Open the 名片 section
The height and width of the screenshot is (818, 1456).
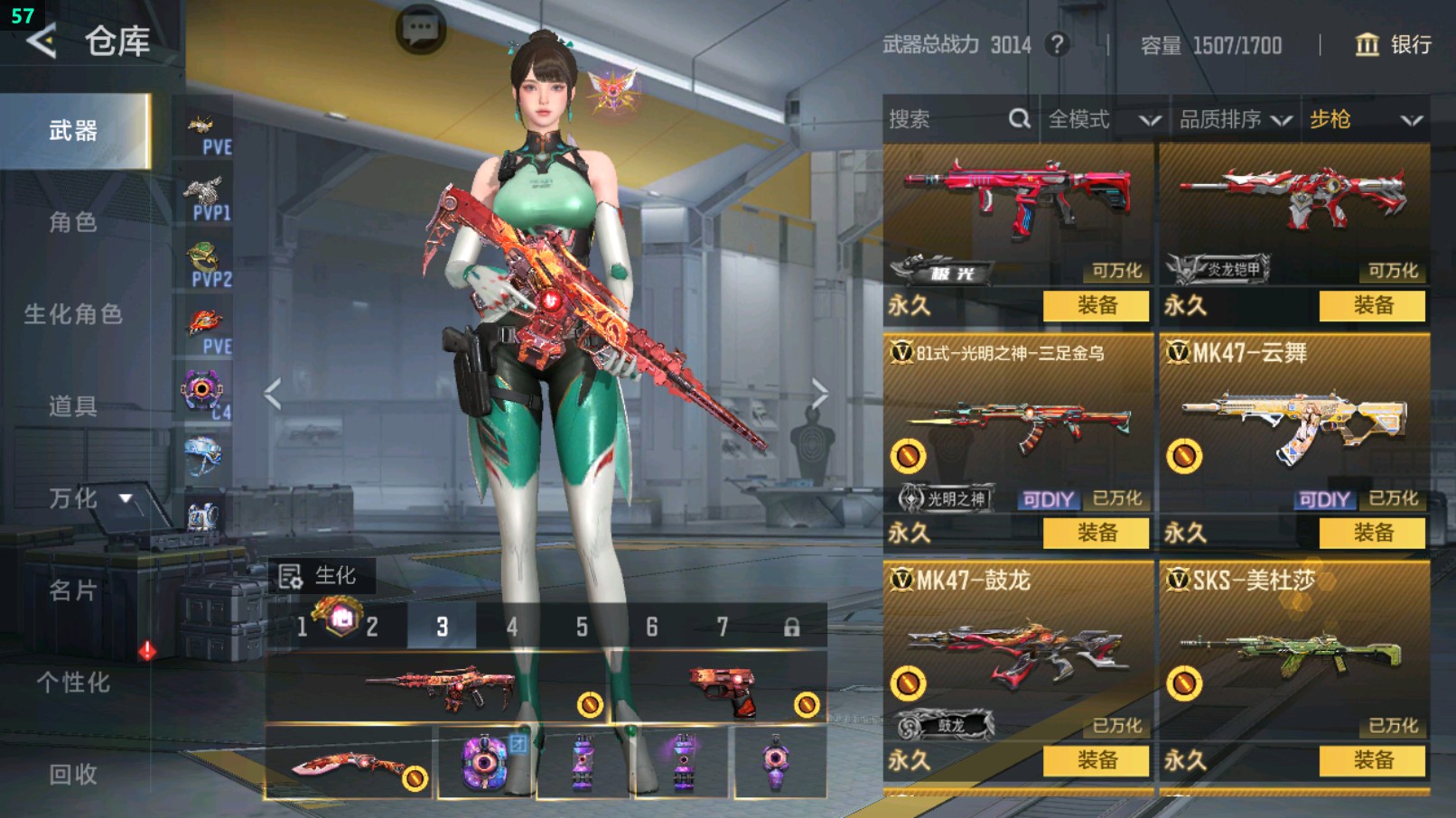73,590
